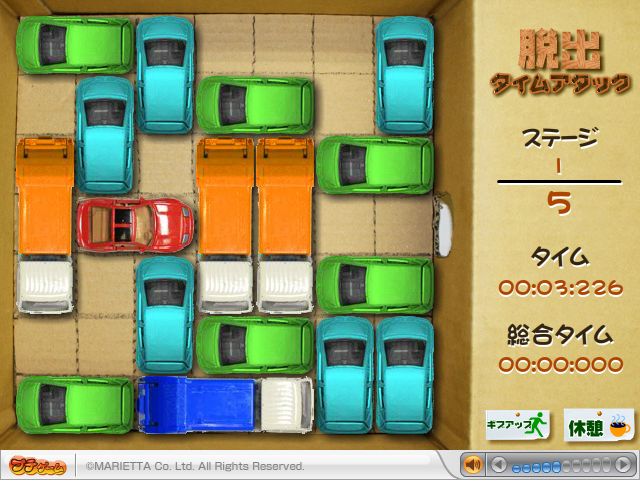Lower volume with the left arrow
The height and width of the screenshot is (481, 640).
501,466
